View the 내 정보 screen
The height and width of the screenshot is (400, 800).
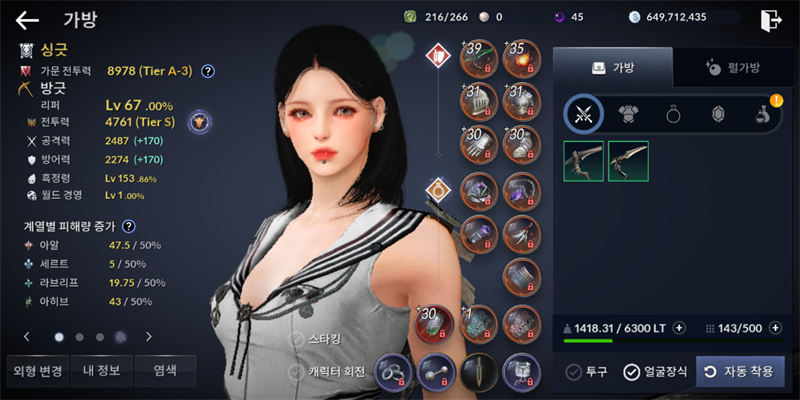click(x=101, y=371)
